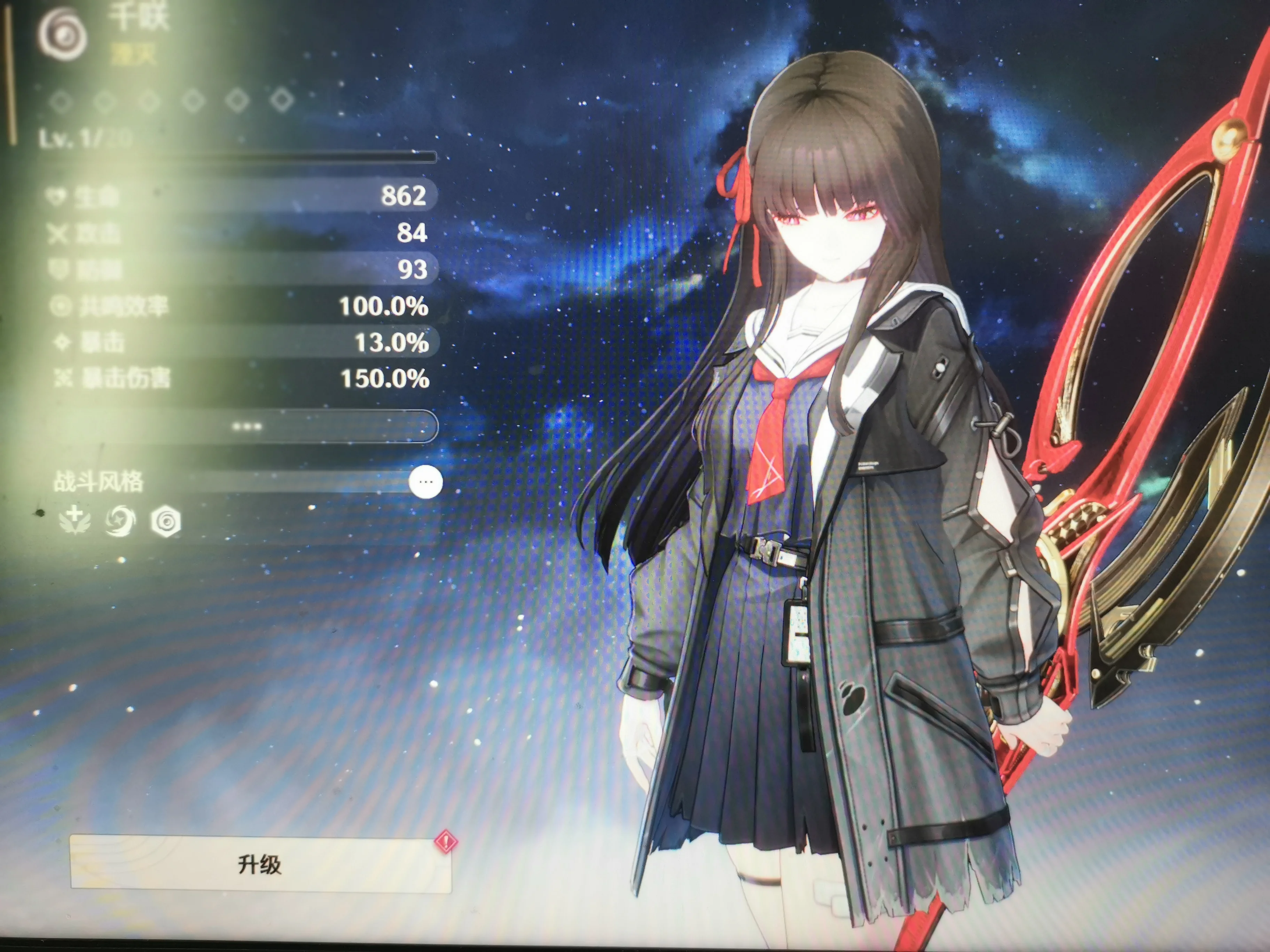
Task: Select the hexagon spiral combat style icon
Action: coord(166,522)
